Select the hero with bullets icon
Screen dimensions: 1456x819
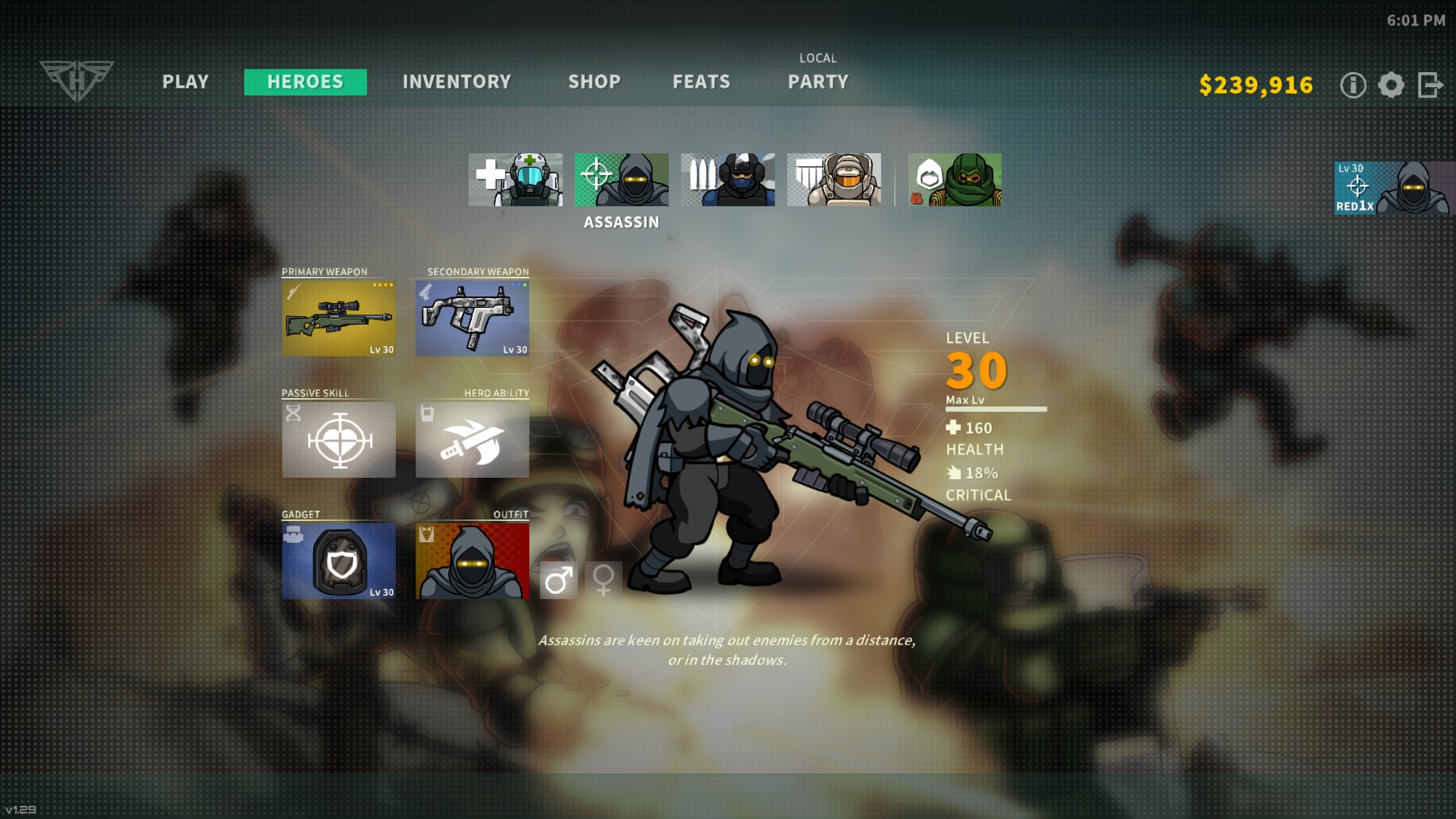click(x=728, y=180)
